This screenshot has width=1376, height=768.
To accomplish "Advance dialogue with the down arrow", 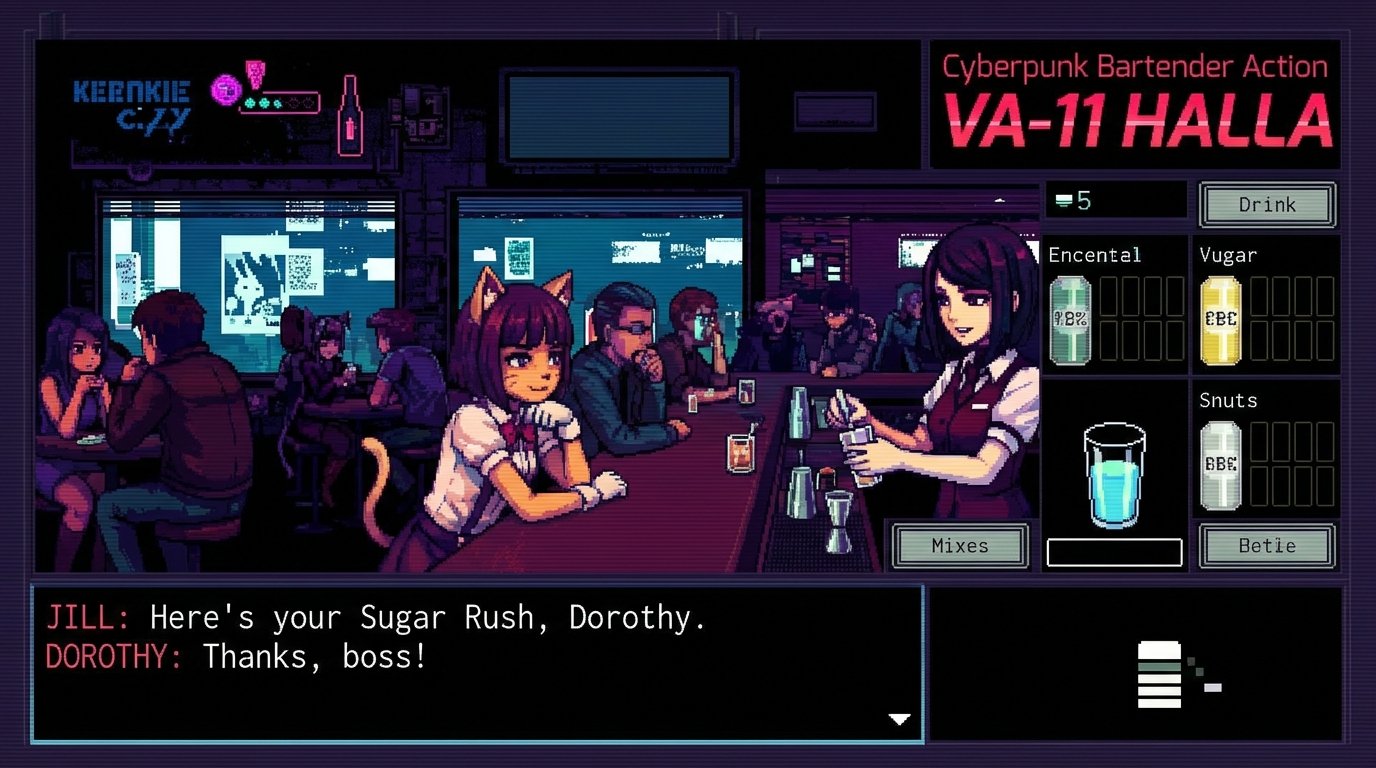I will tap(899, 719).
